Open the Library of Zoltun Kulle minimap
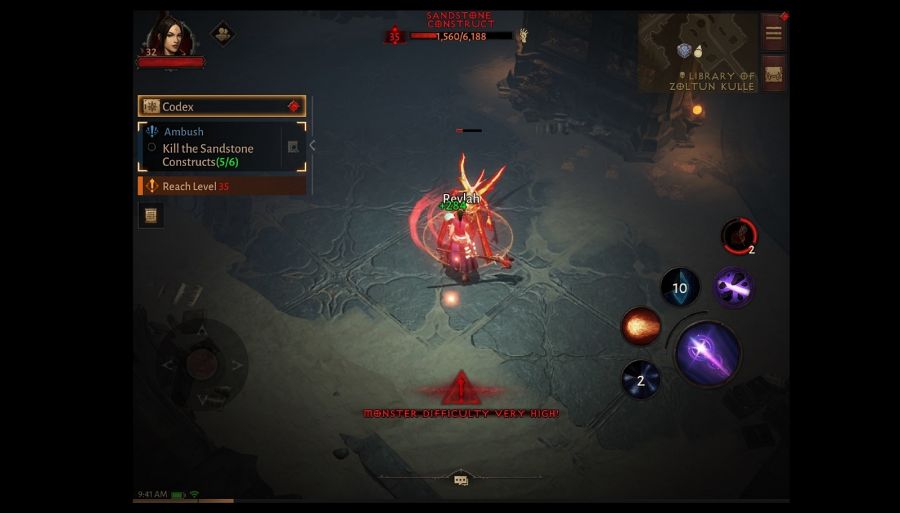 point(698,53)
